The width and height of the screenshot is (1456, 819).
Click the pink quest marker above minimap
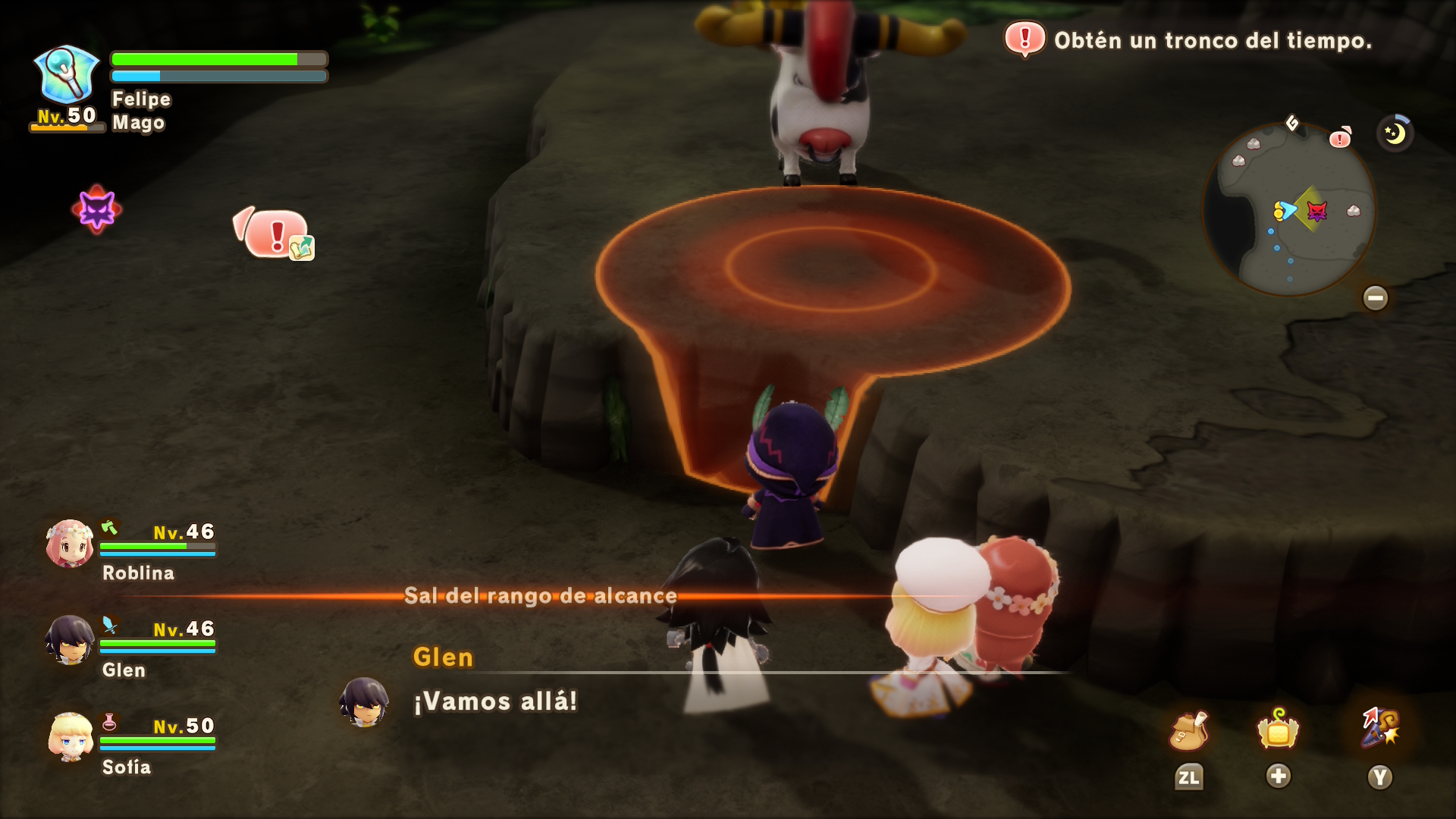point(1340,138)
